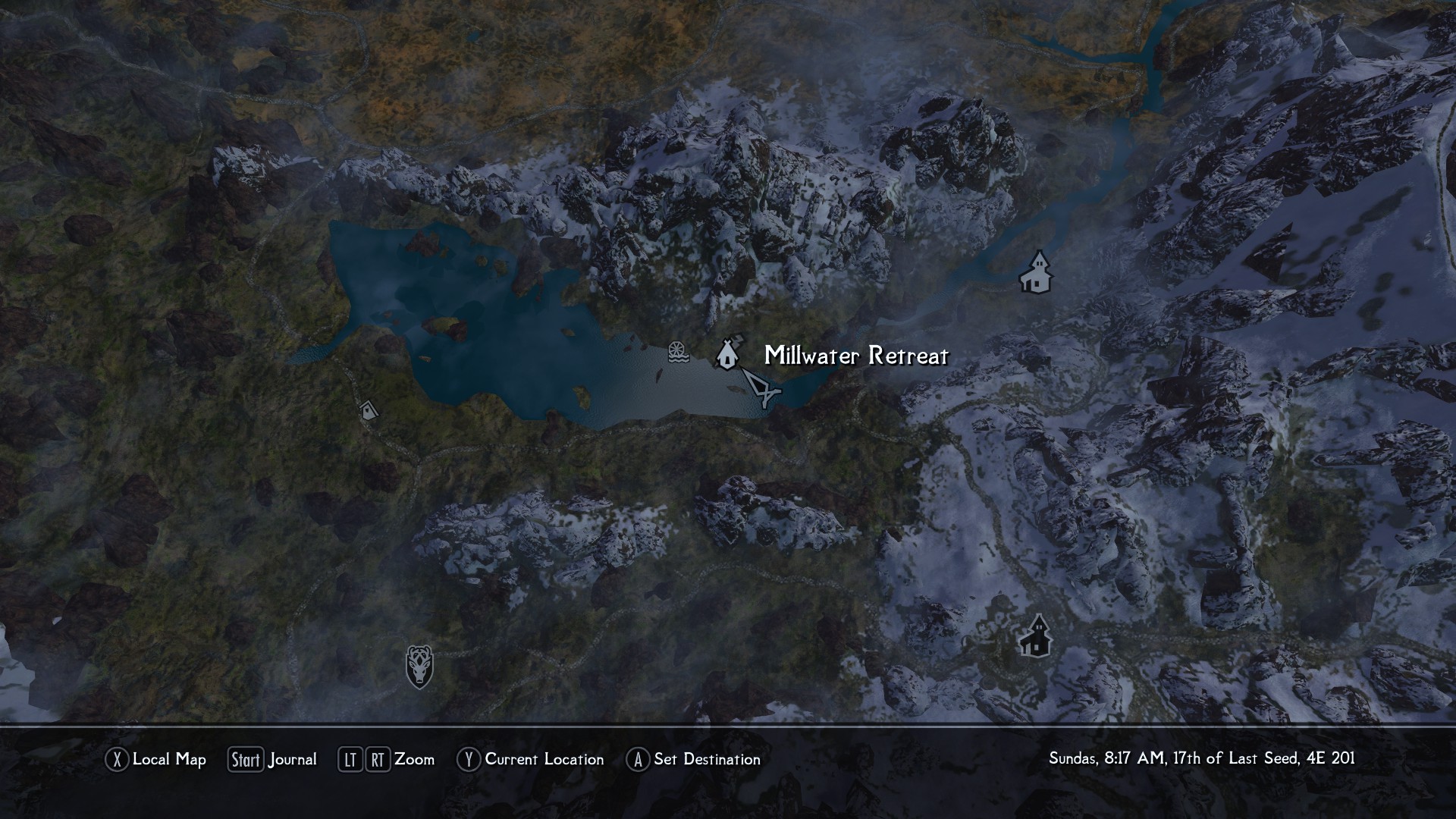Choose the black undiscovered town house marker

pyautogui.click(x=1035, y=636)
